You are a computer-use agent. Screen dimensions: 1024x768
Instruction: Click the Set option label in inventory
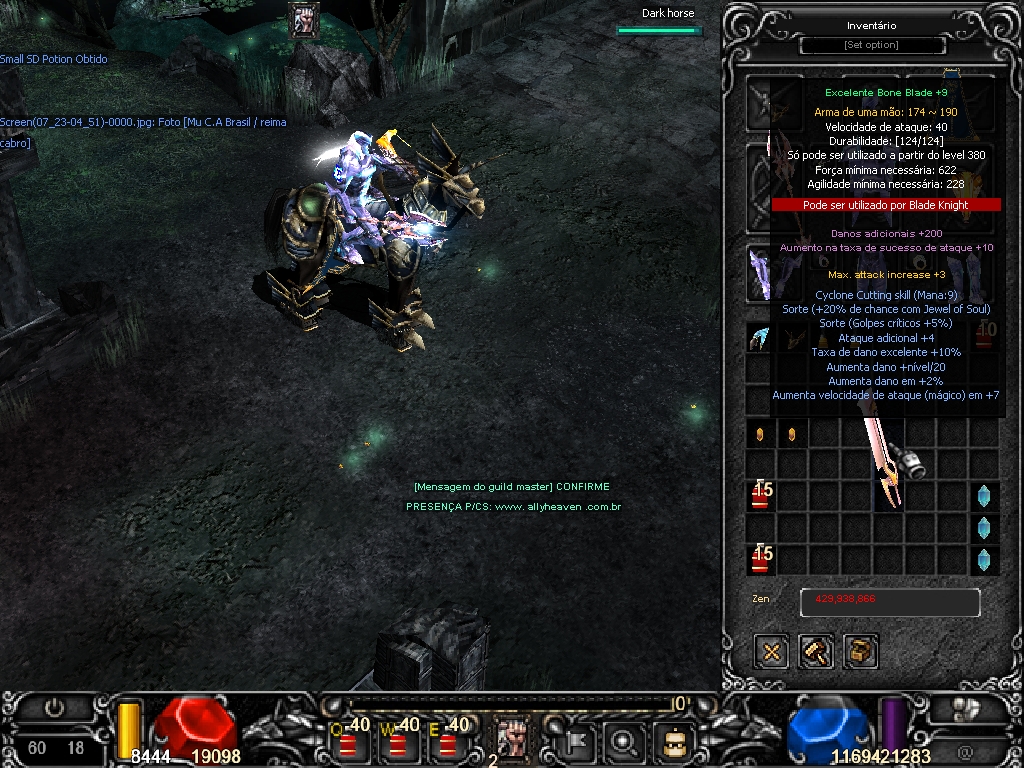(872, 45)
